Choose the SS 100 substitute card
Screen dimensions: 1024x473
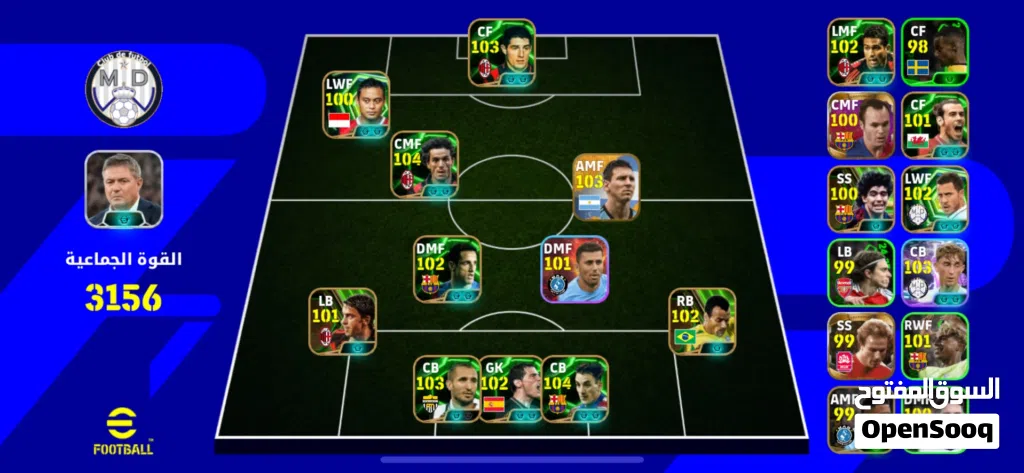coord(860,199)
